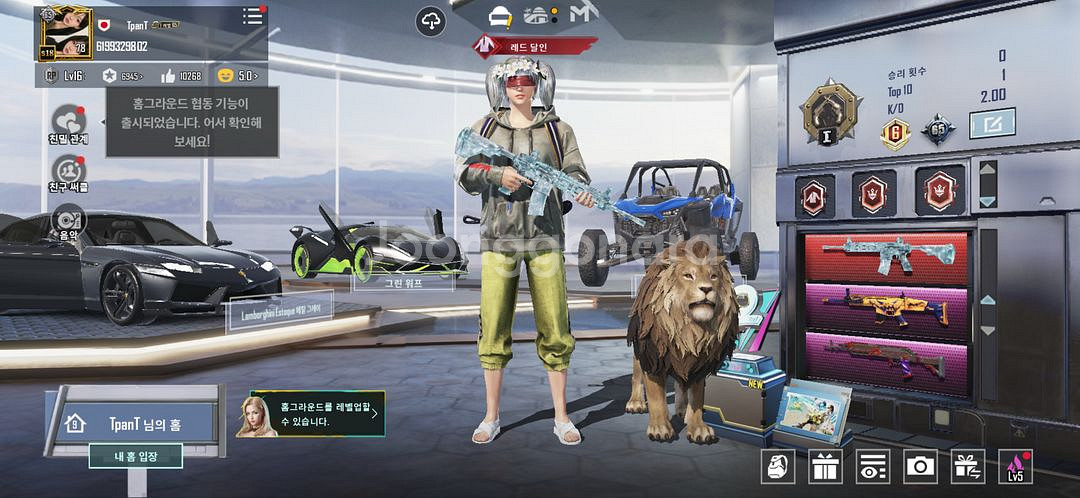The width and height of the screenshot is (1080, 498).
Task: Open the pink flame Lv5 icon
Action: [1015, 466]
